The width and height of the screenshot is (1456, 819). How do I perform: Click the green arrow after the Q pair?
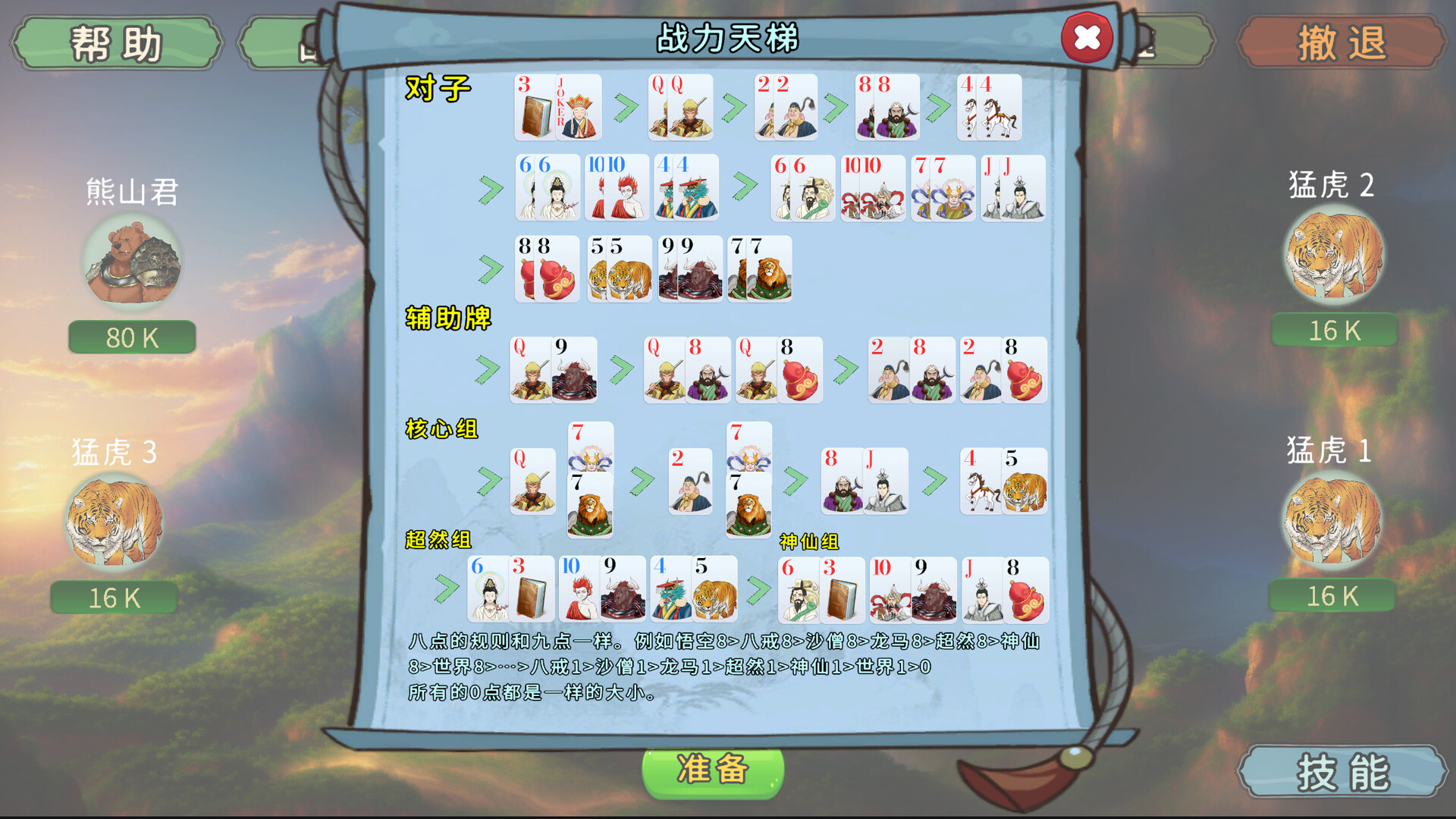pyautogui.click(x=733, y=106)
